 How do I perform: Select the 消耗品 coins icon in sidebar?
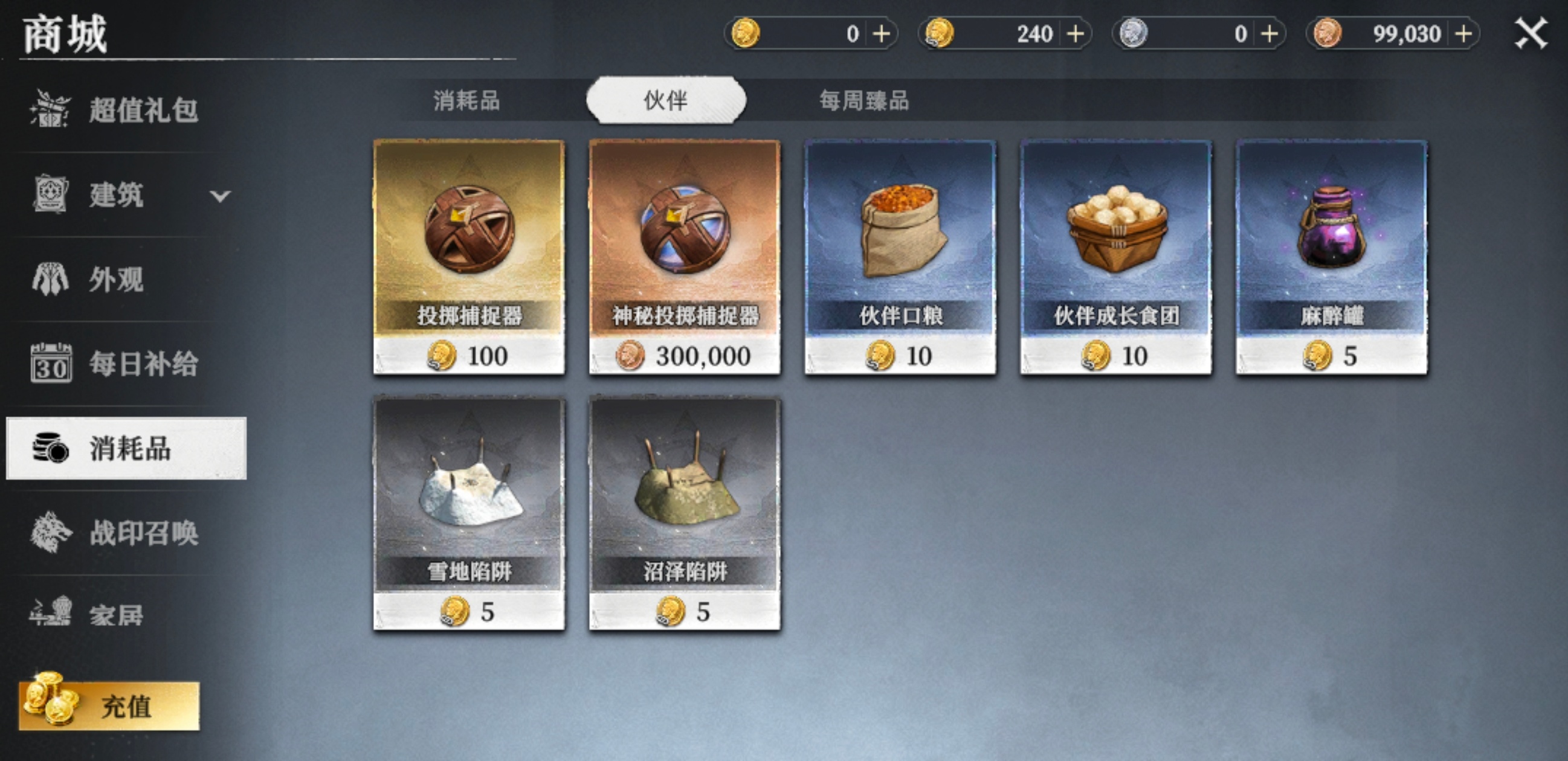click(50, 449)
